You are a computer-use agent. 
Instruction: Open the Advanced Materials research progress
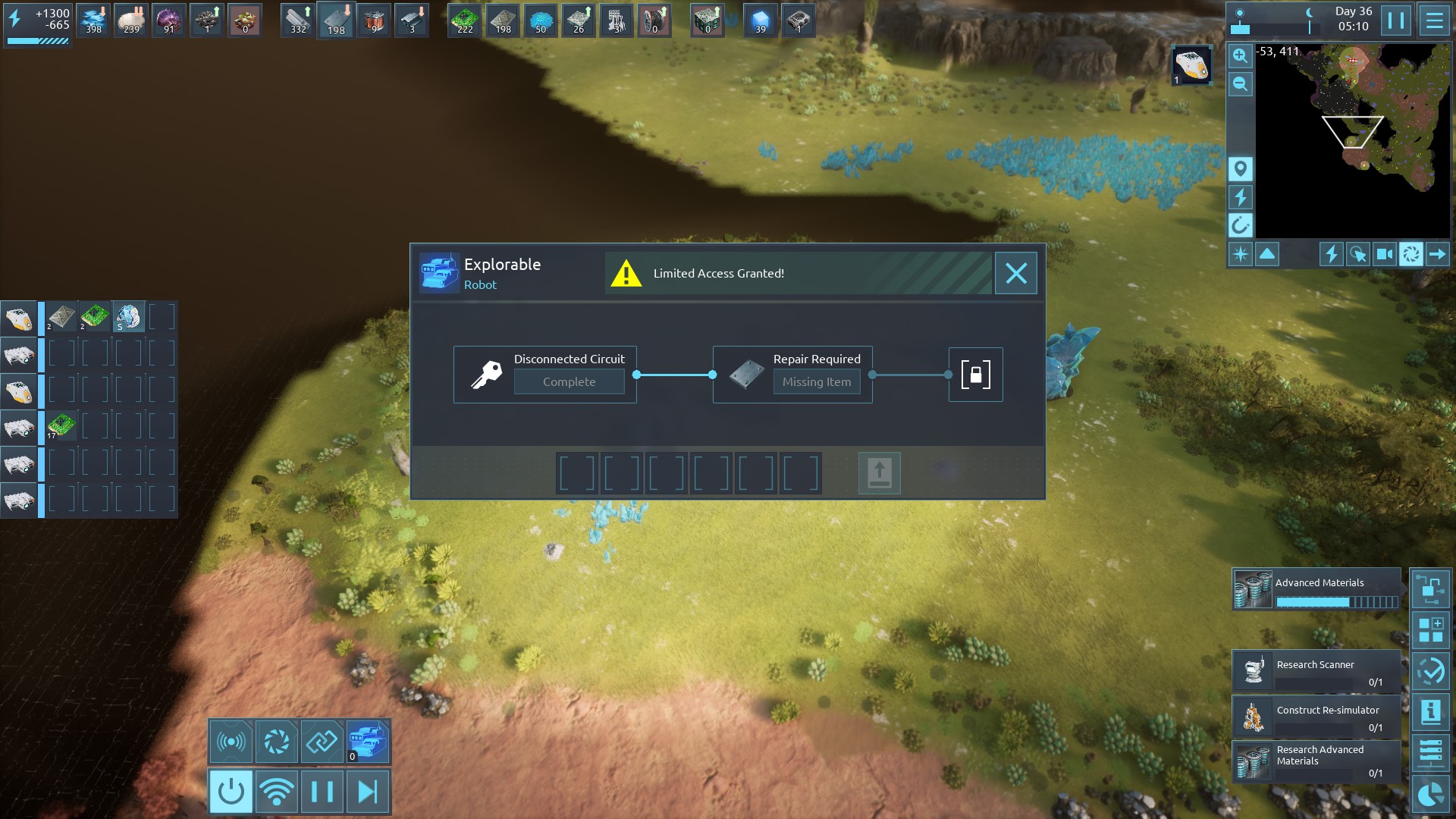click(x=1316, y=590)
